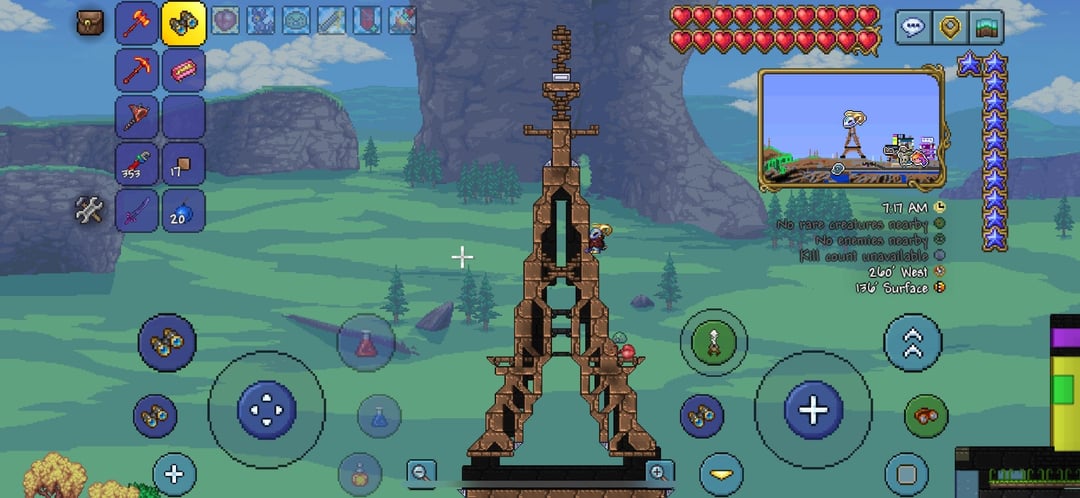The image size is (1080, 498).
Task: Zoom out with the minus magnifier
Action: [422, 472]
